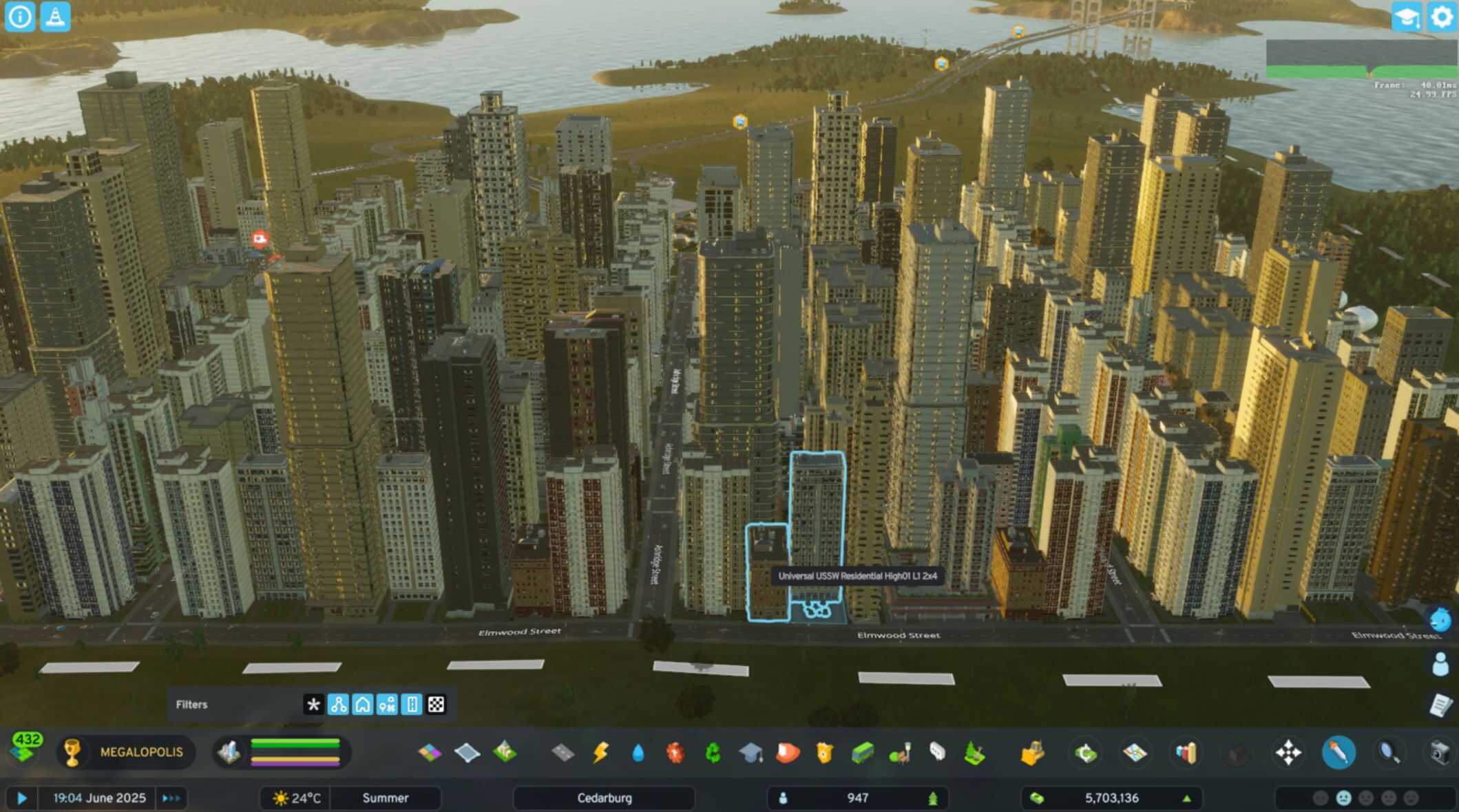Toggle the checkerboard filter
Viewport: 1459px width, 812px height.
[x=436, y=705]
